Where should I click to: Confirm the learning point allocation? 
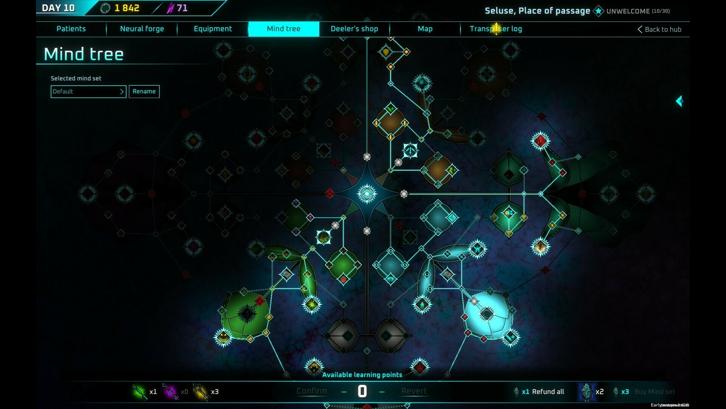click(312, 391)
